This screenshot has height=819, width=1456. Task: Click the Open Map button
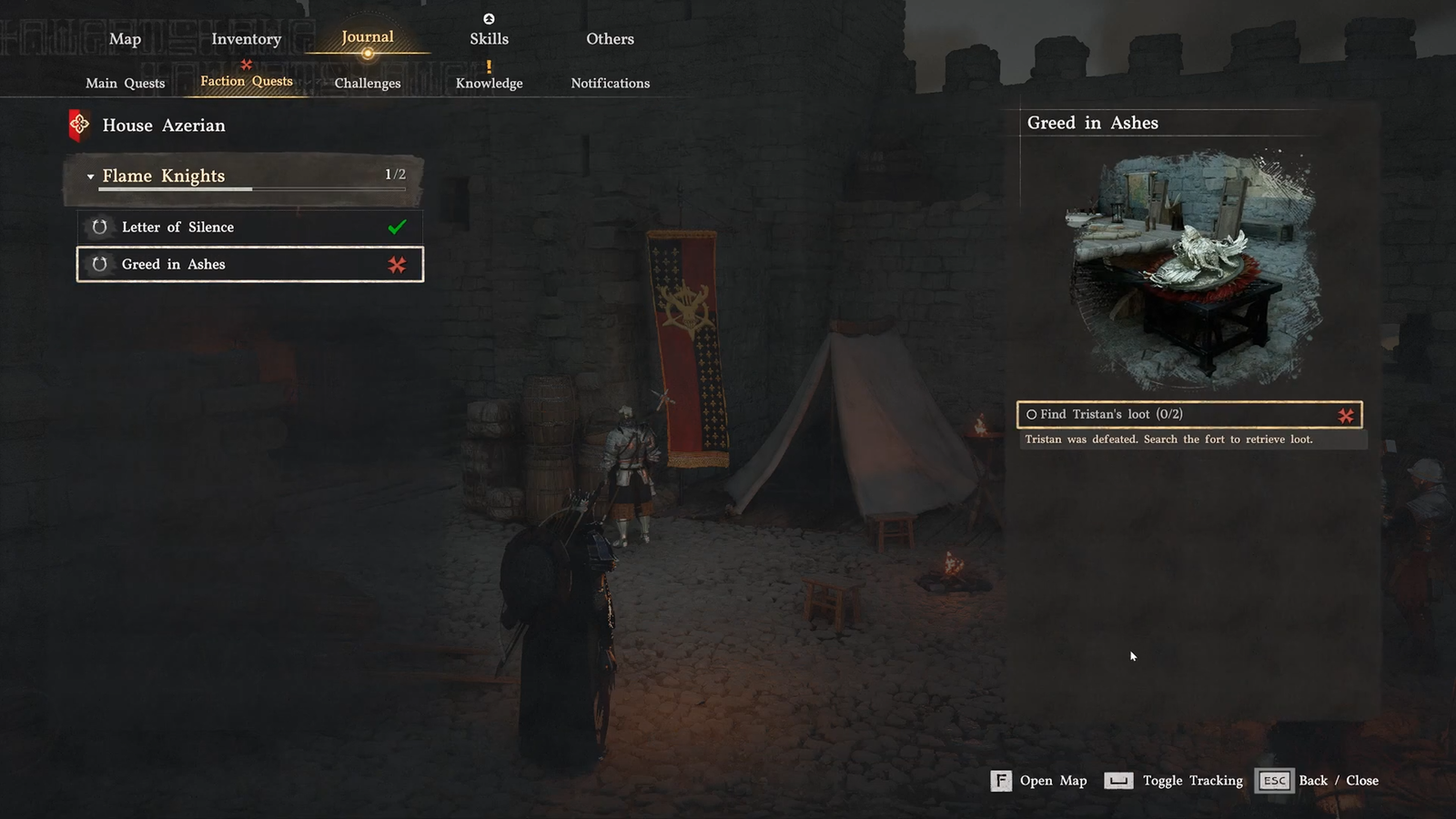click(1039, 781)
